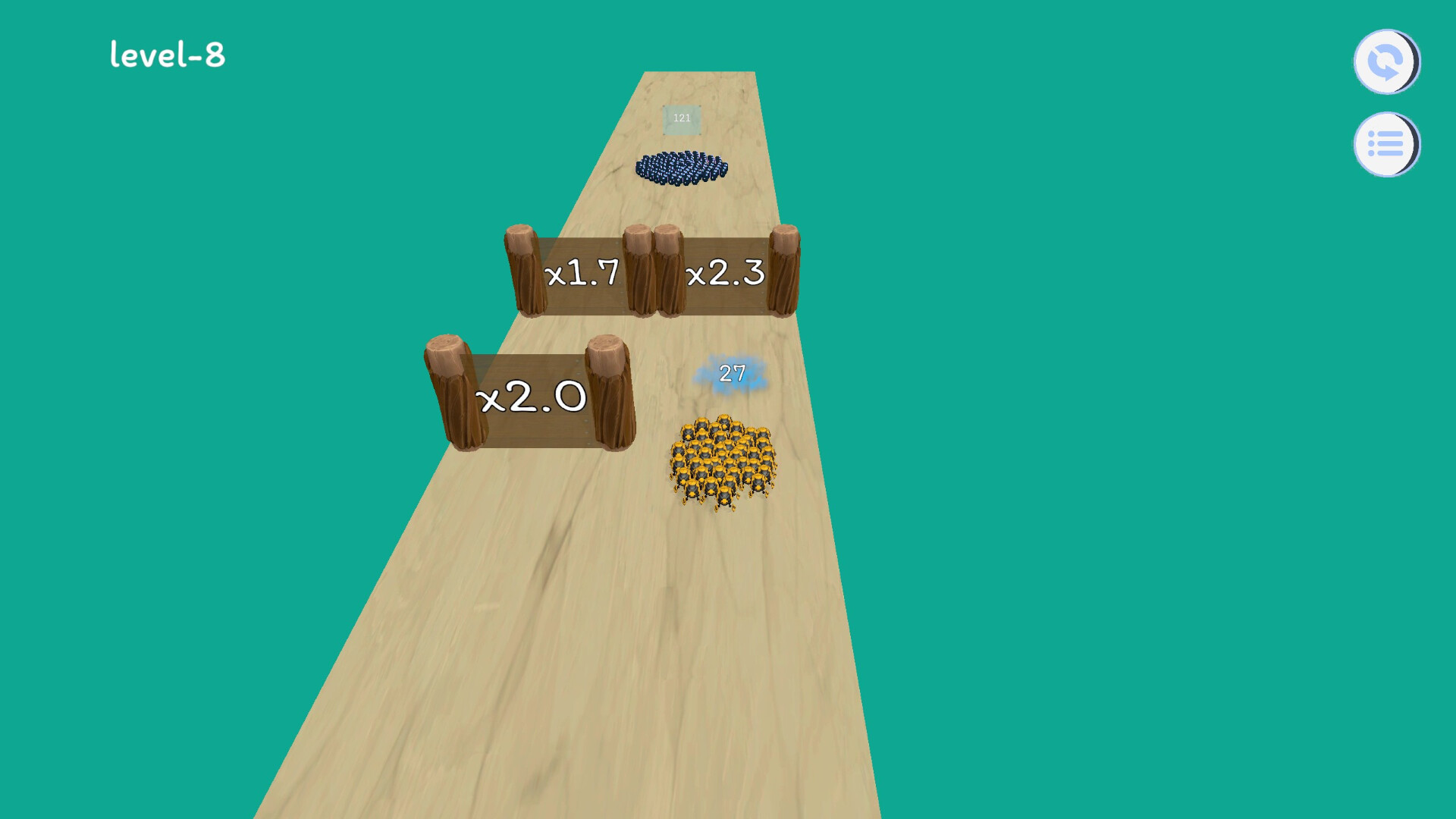Click the blue crowd count showing 27
This screenshot has height=819, width=1456.
tap(732, 373)
